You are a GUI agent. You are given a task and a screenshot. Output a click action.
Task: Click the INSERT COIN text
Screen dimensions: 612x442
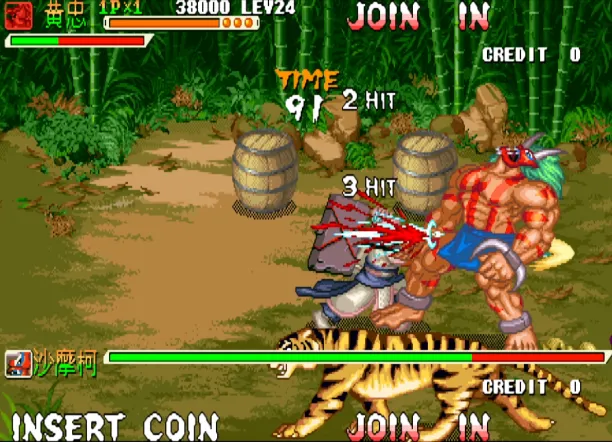tap(115, 425)
